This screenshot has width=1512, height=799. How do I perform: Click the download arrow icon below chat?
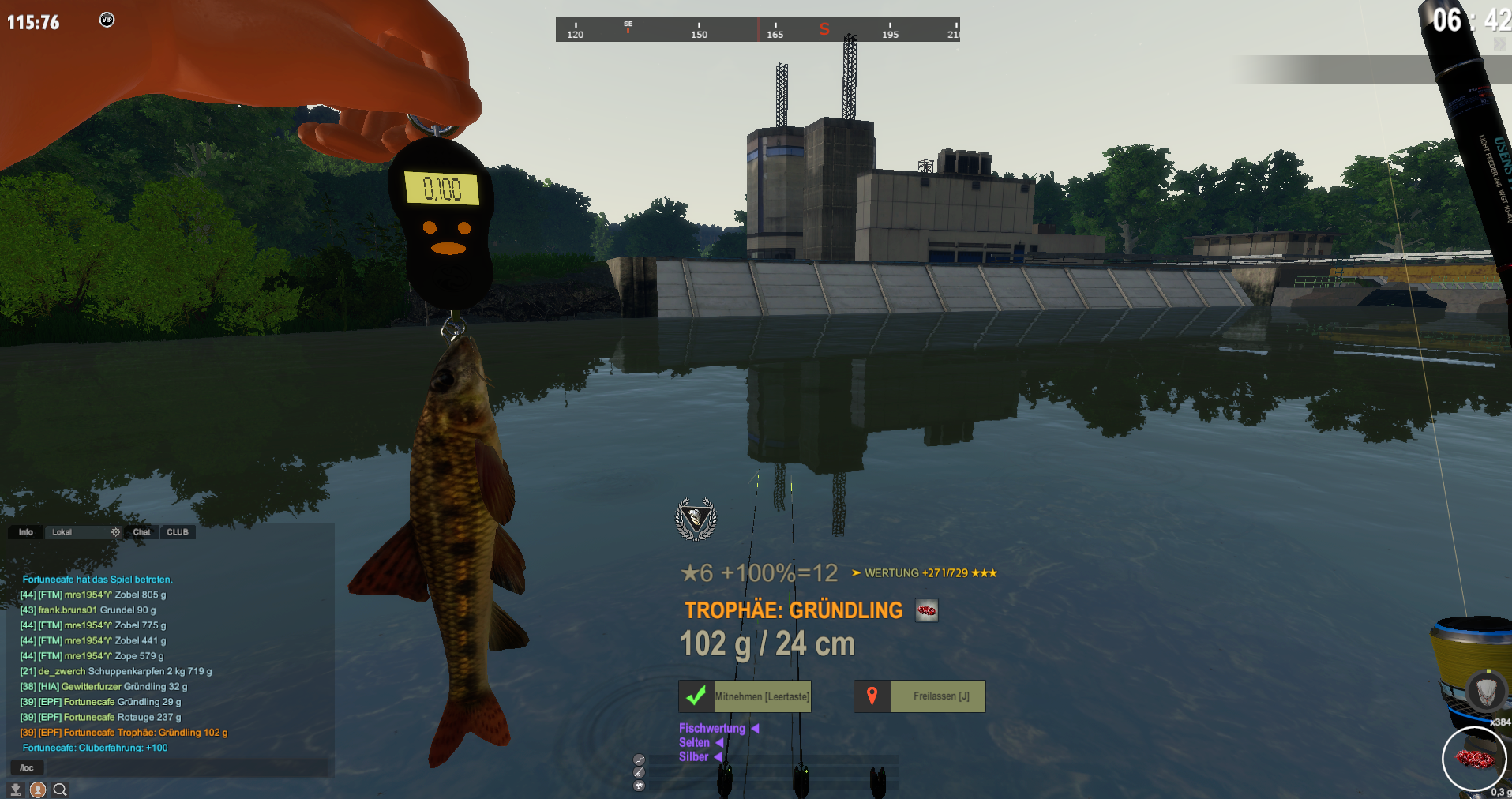(x=15, y=789)
